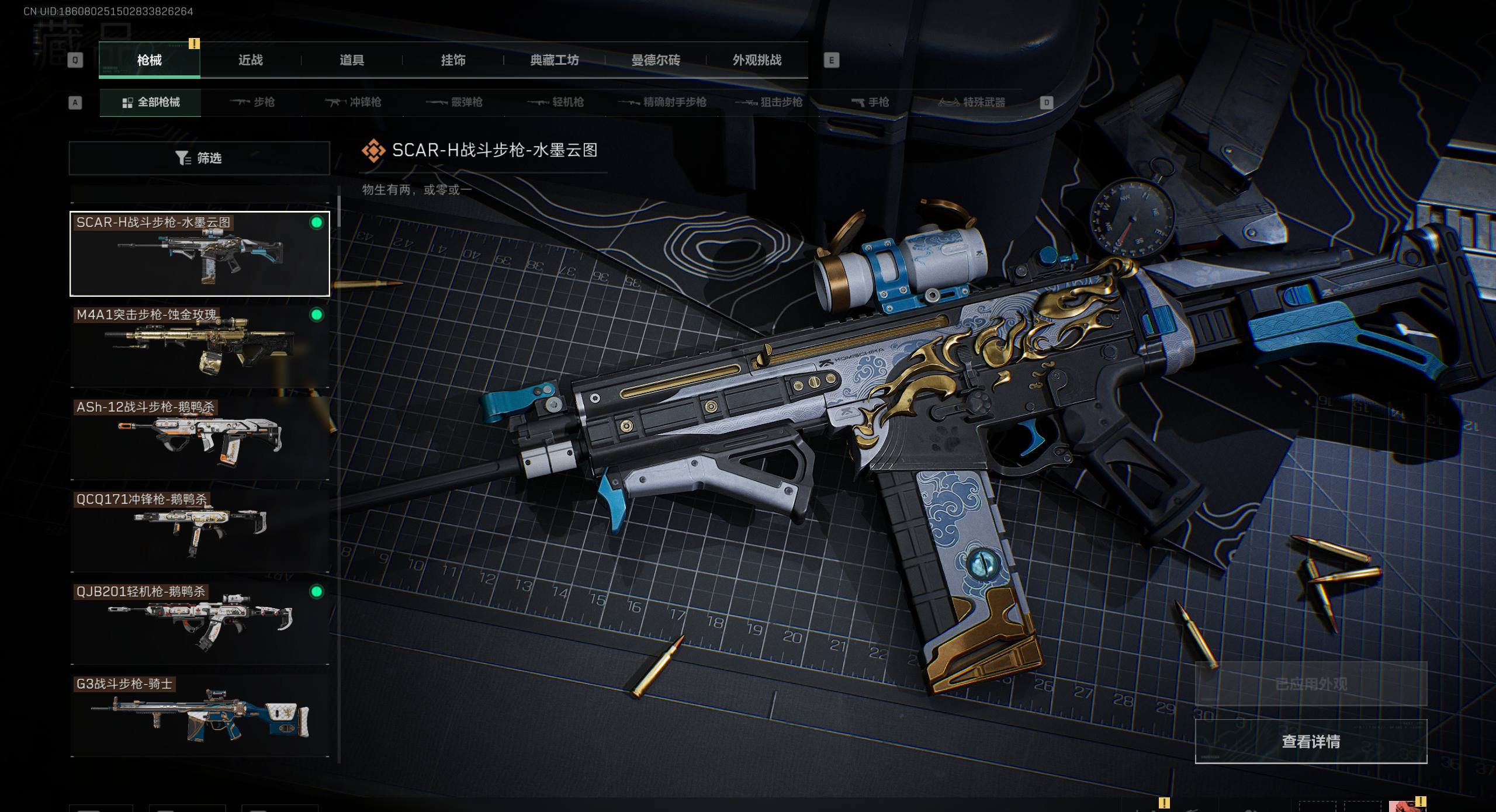The image size is (1496, 812).
Task: Filter by 精确射手步枪 marksman rifles
Action: tap(662, 103)
